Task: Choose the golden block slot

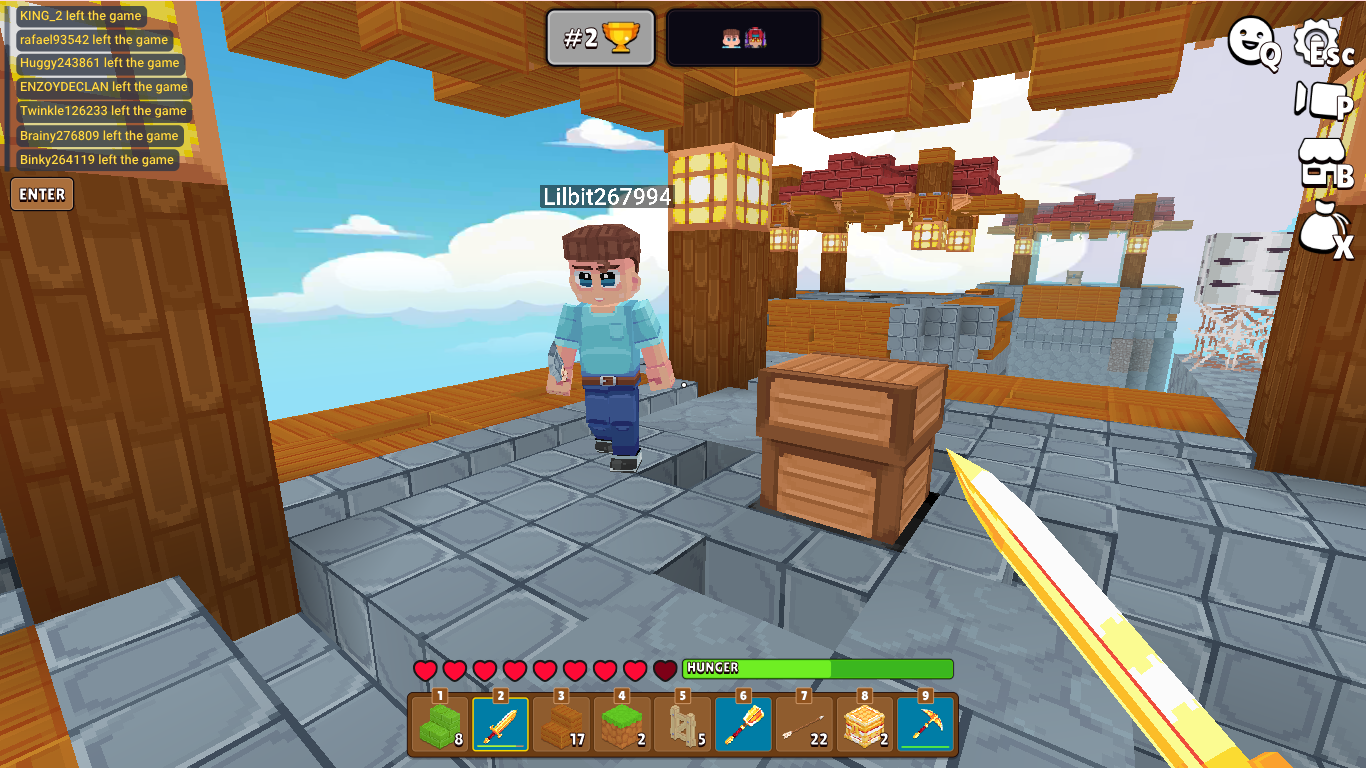Action: tap(865, 724)
